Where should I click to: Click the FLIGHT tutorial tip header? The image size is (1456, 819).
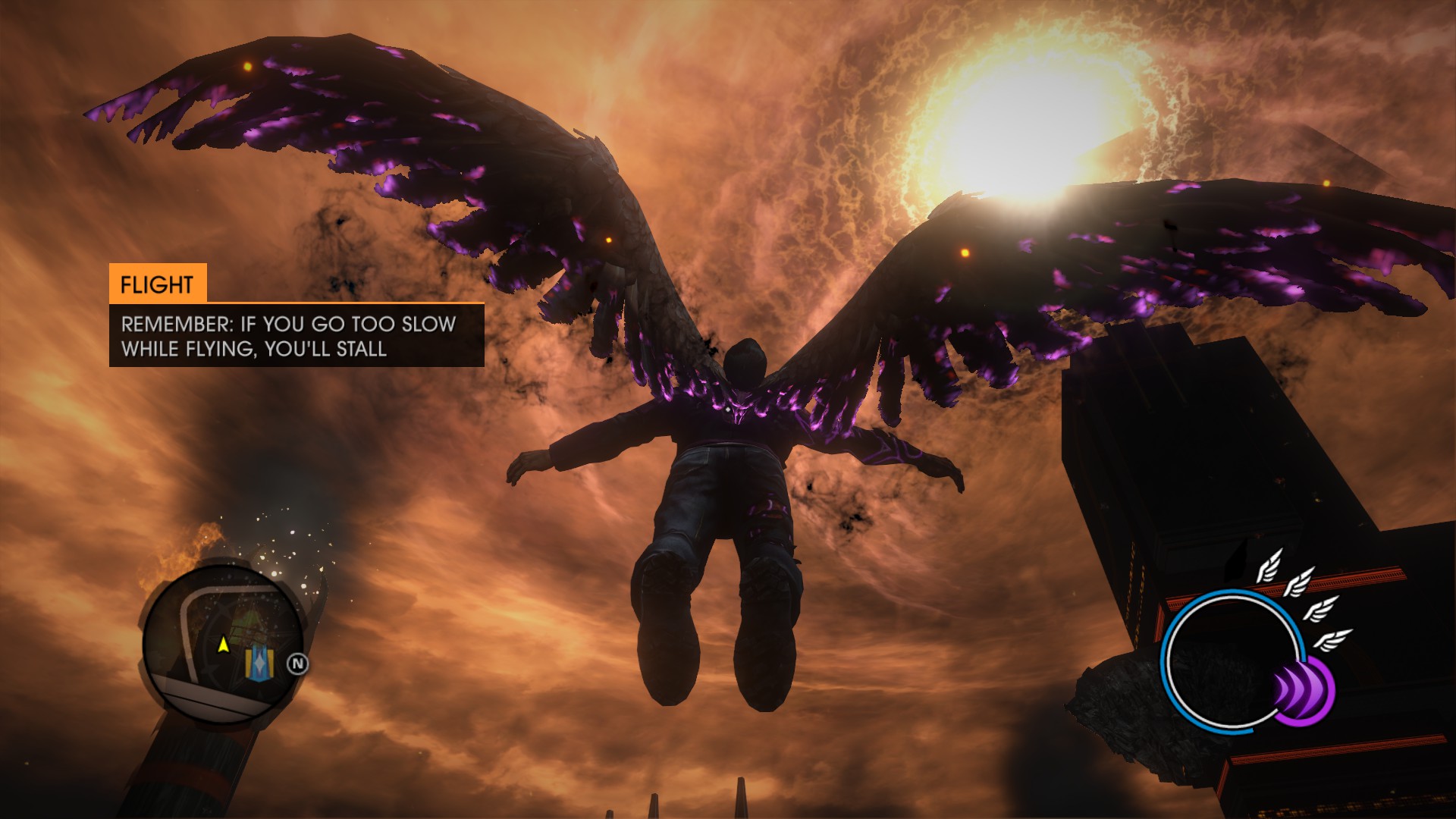tap(157, 284)
